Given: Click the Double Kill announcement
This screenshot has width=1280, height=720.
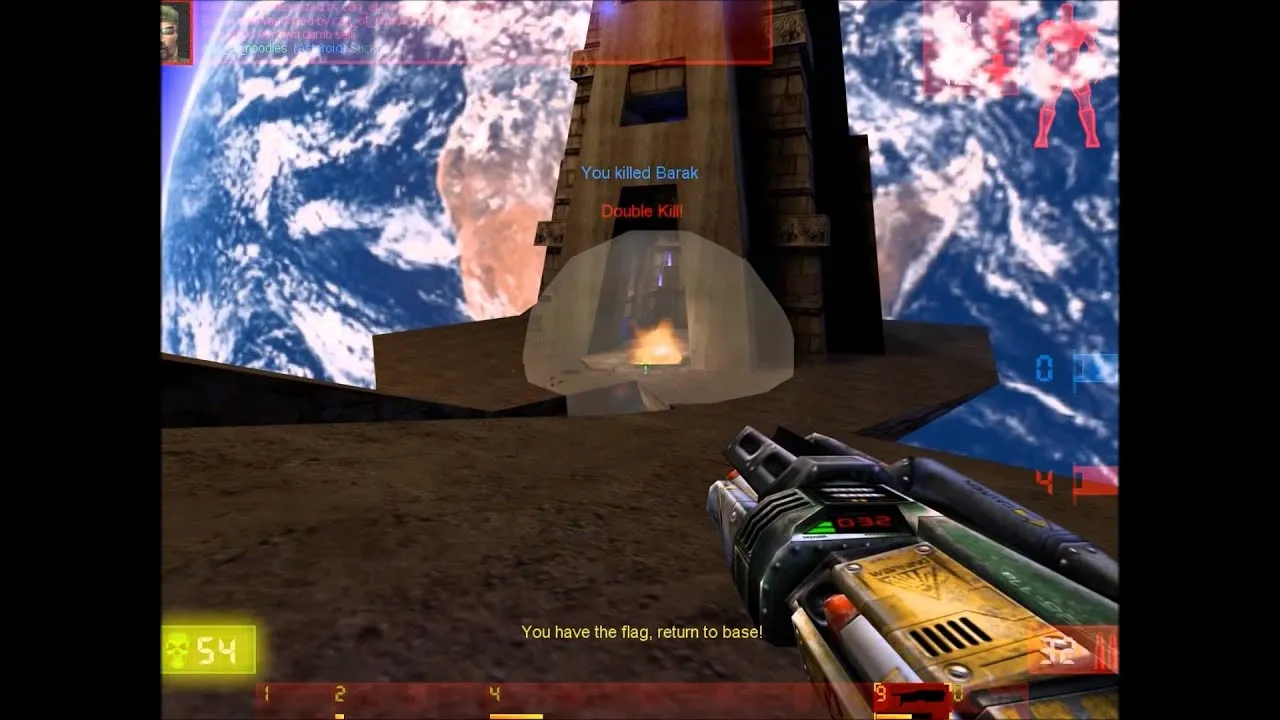Looking at the screenshot, I should tap(642, 211).
